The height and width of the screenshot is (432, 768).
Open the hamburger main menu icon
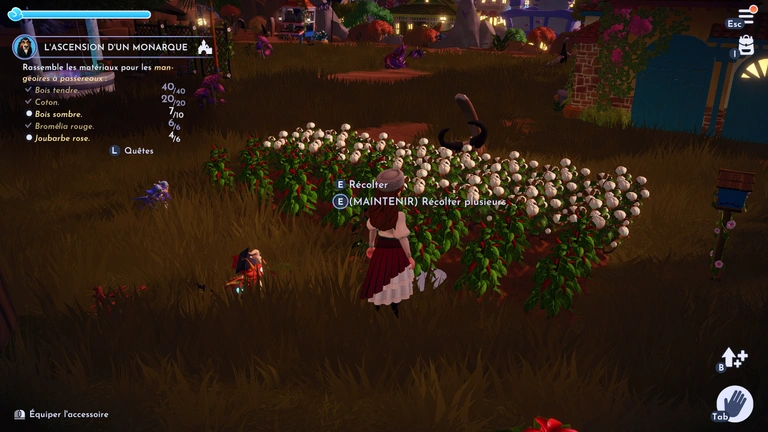pyautogui.click(x=746, y=15)
